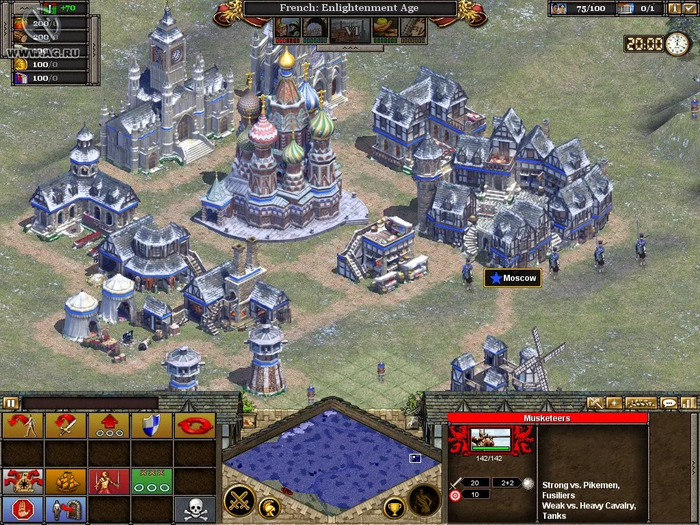The image size is (700, 525).
Task: Click the red up-arrow formation command
Action: pyautogui.click(x=108, y=426)
